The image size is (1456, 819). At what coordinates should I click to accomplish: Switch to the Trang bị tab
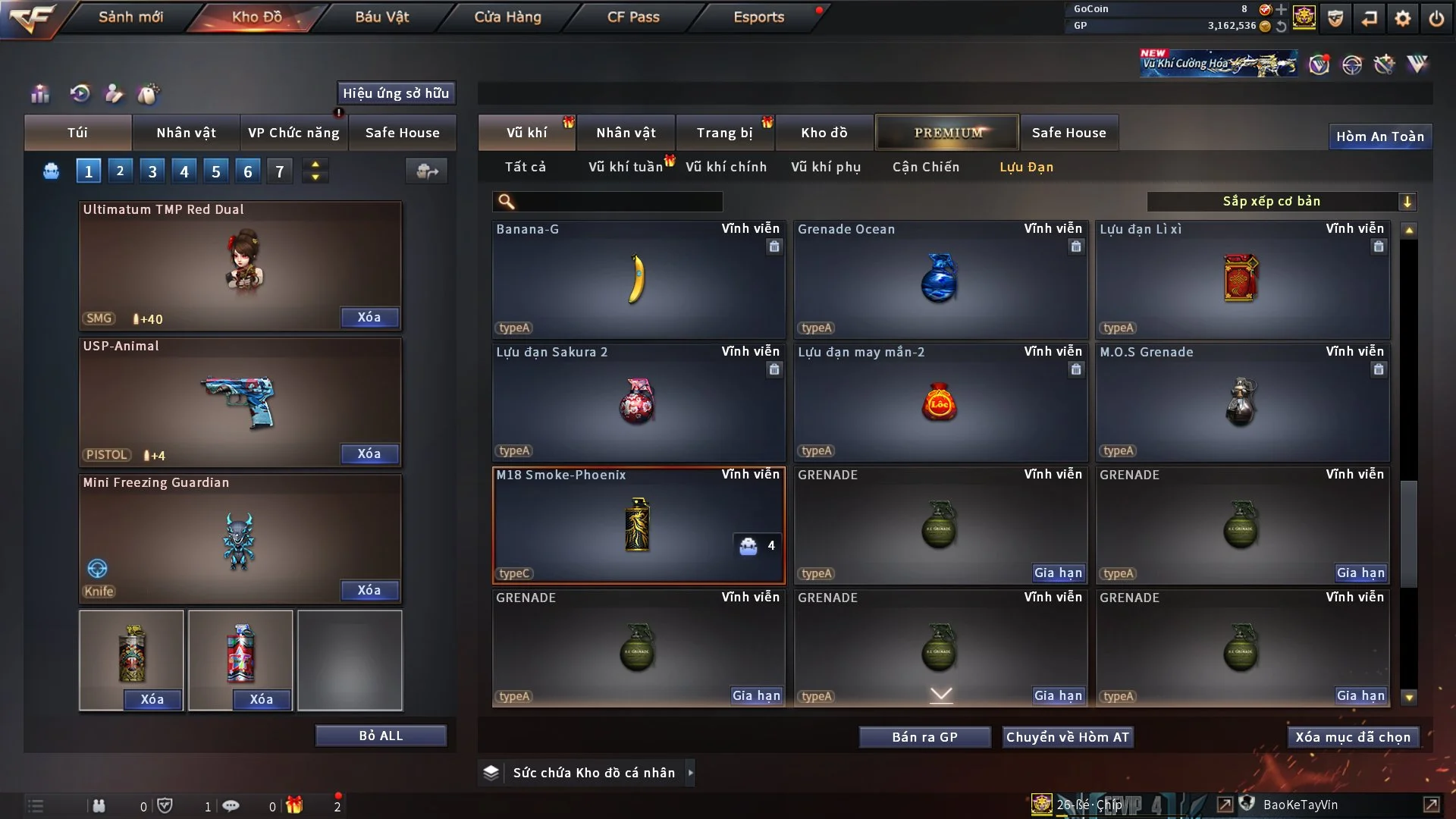724,133
